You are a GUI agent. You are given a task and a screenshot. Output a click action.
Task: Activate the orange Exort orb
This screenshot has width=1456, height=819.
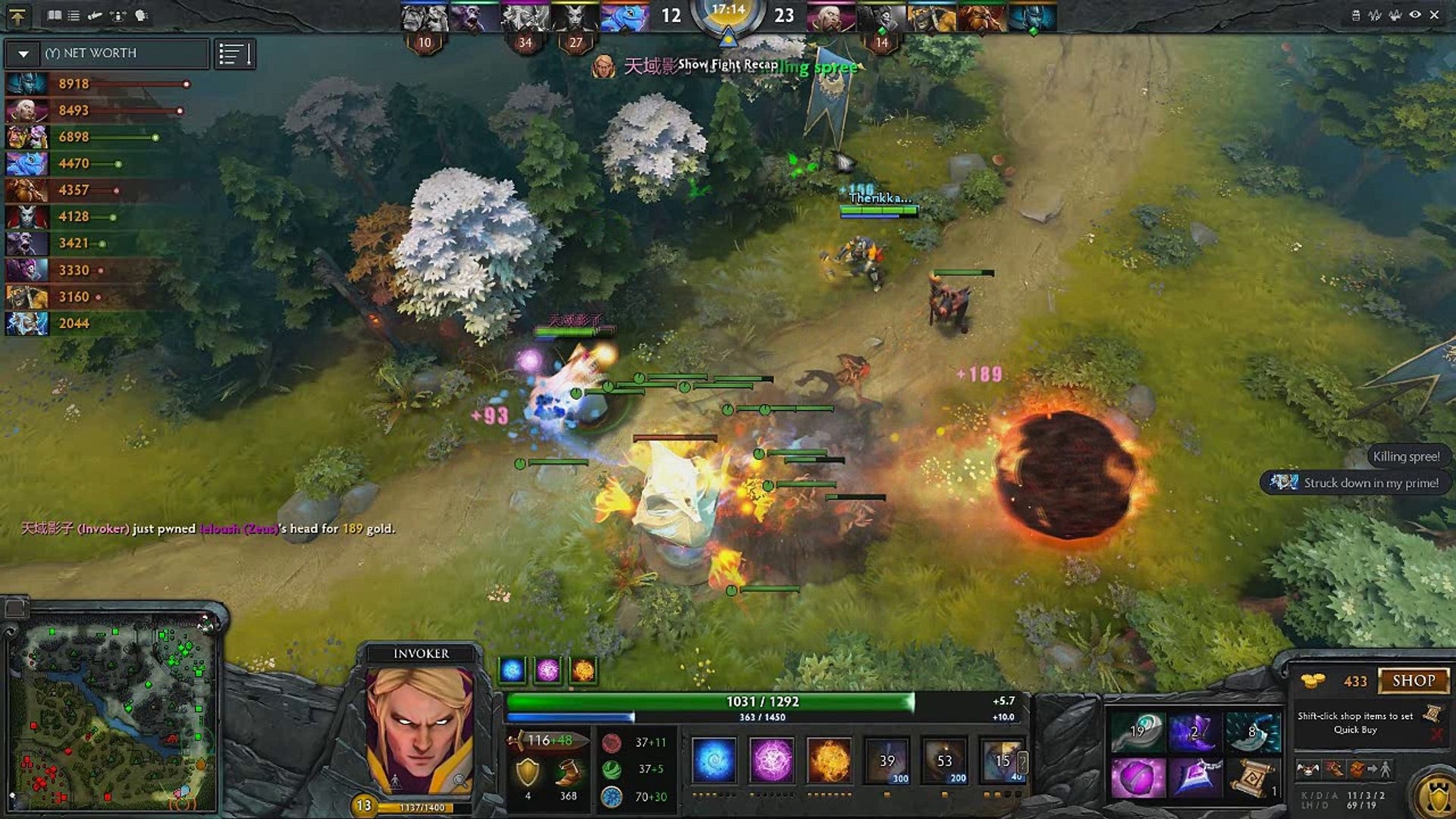(x=829, y=759)
